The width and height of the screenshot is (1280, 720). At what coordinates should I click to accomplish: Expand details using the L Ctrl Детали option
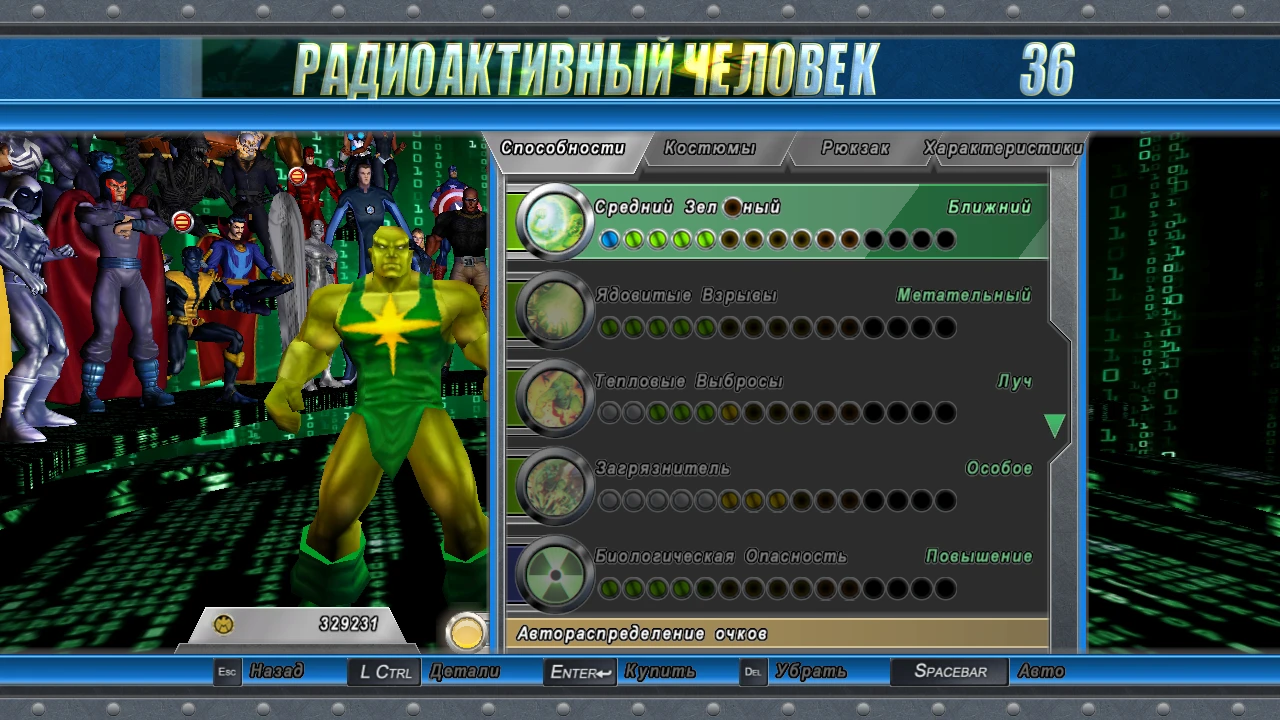(386, 671)
